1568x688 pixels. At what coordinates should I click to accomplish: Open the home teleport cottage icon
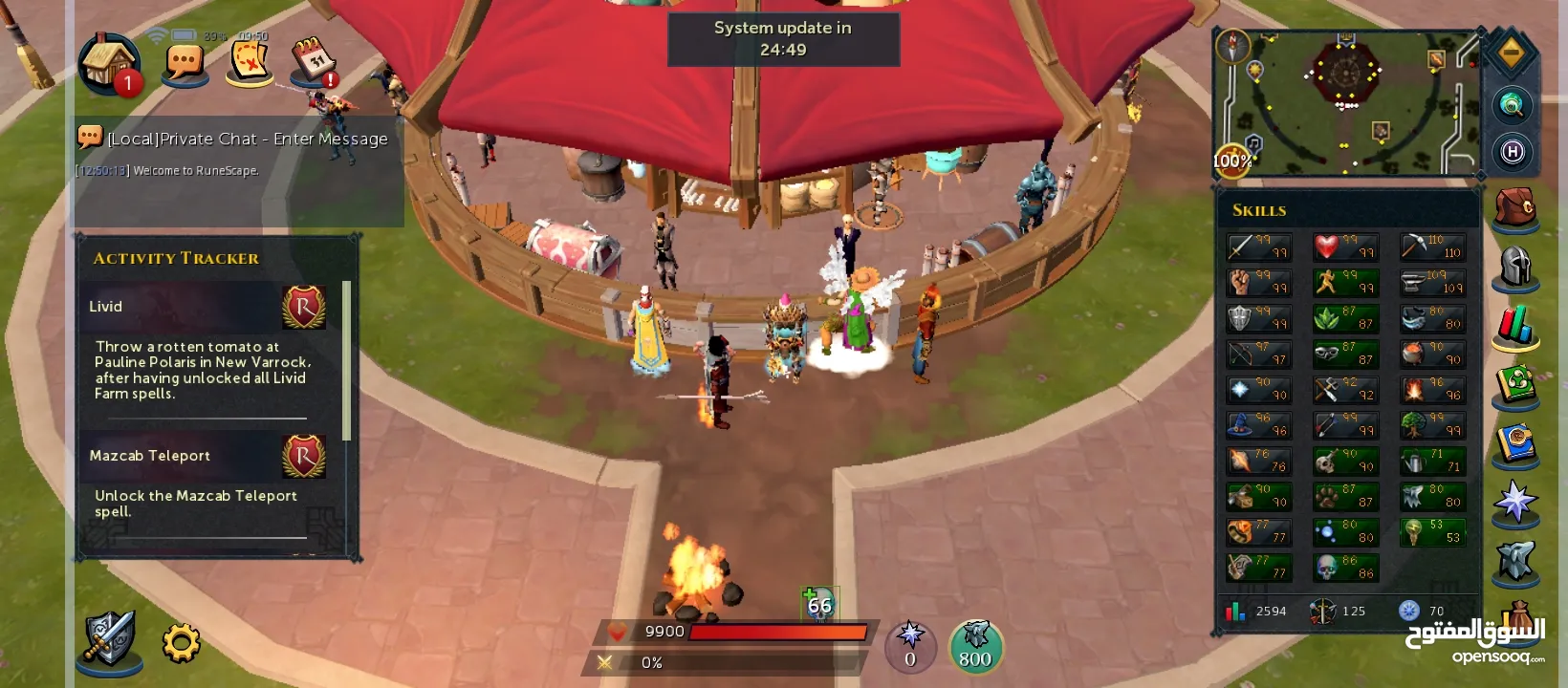tap(109, 63)
